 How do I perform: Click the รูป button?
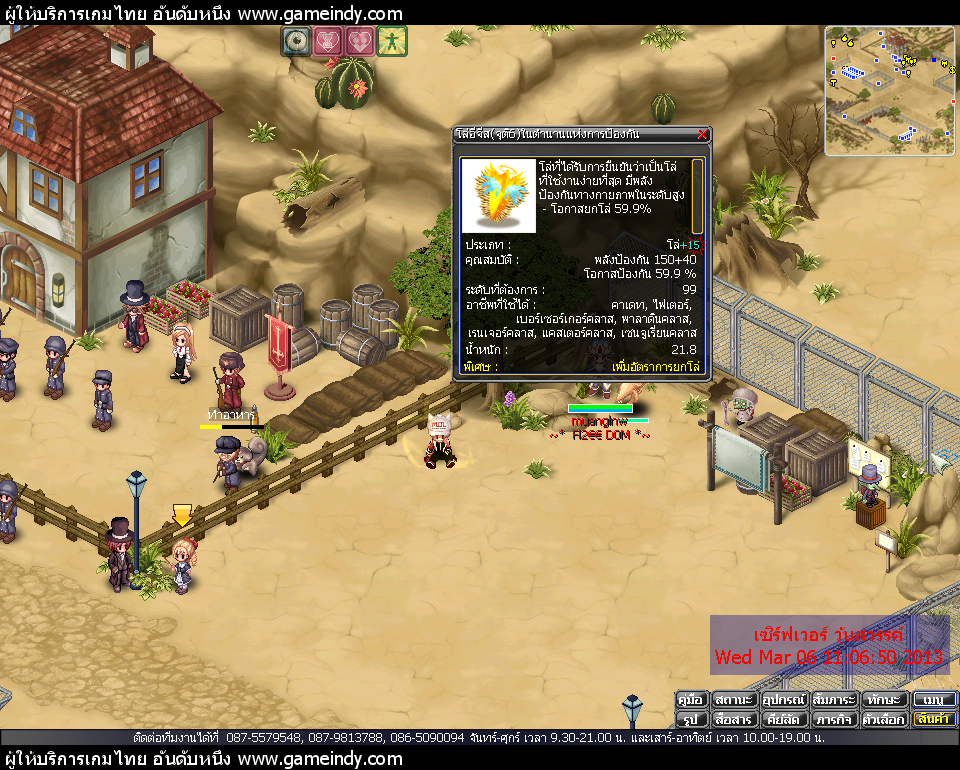(x=691, y=719)
